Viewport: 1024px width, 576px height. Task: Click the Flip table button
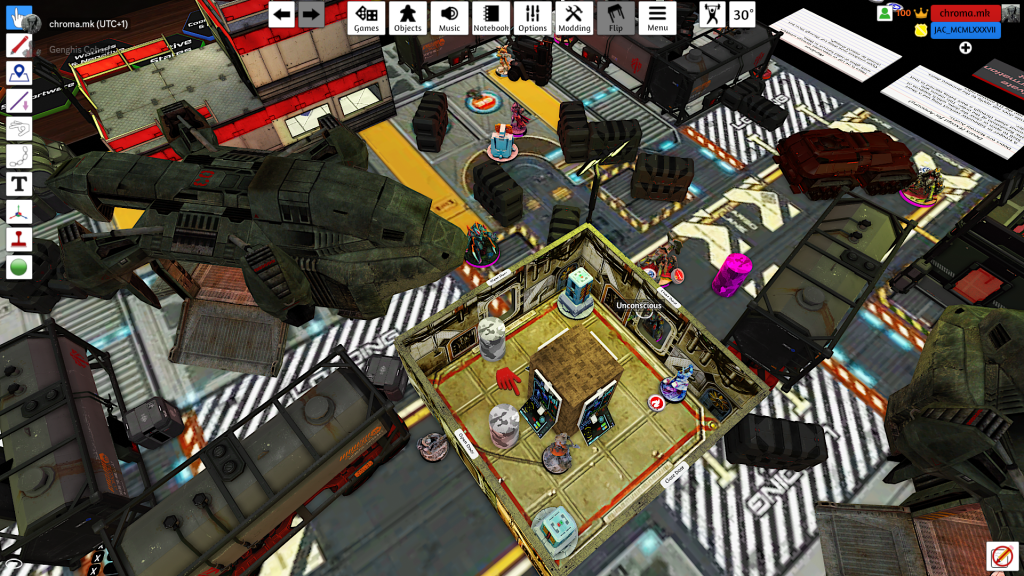[616, 17]
